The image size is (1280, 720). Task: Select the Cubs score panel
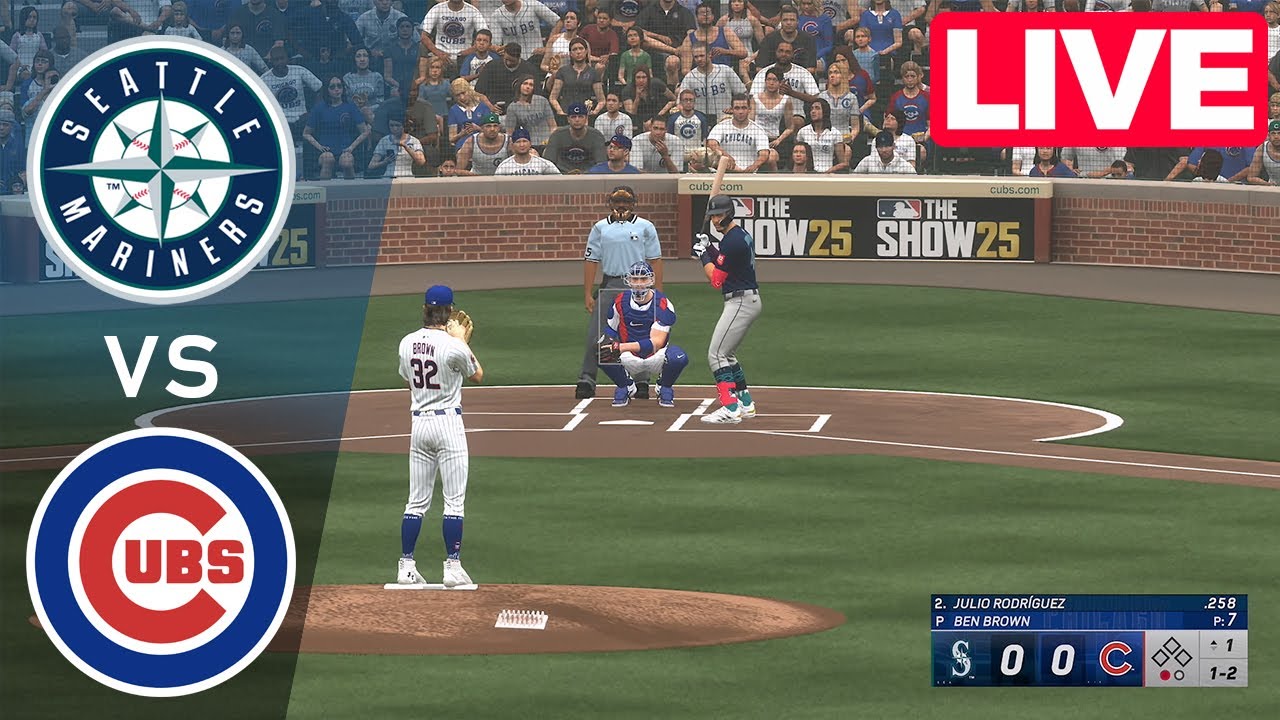[x=1063, y=660]
